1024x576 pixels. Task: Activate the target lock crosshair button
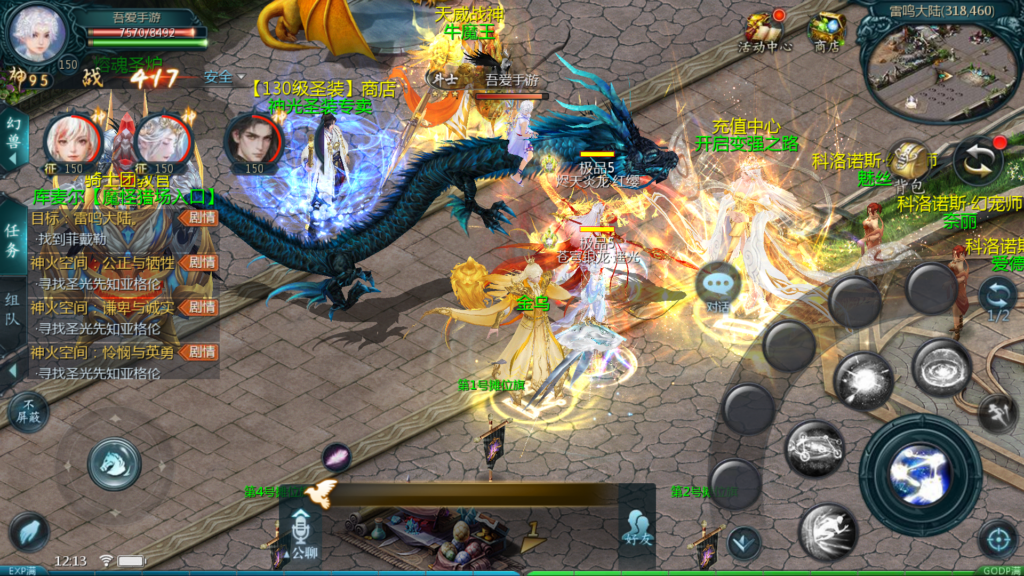click(x=997, y=539)
